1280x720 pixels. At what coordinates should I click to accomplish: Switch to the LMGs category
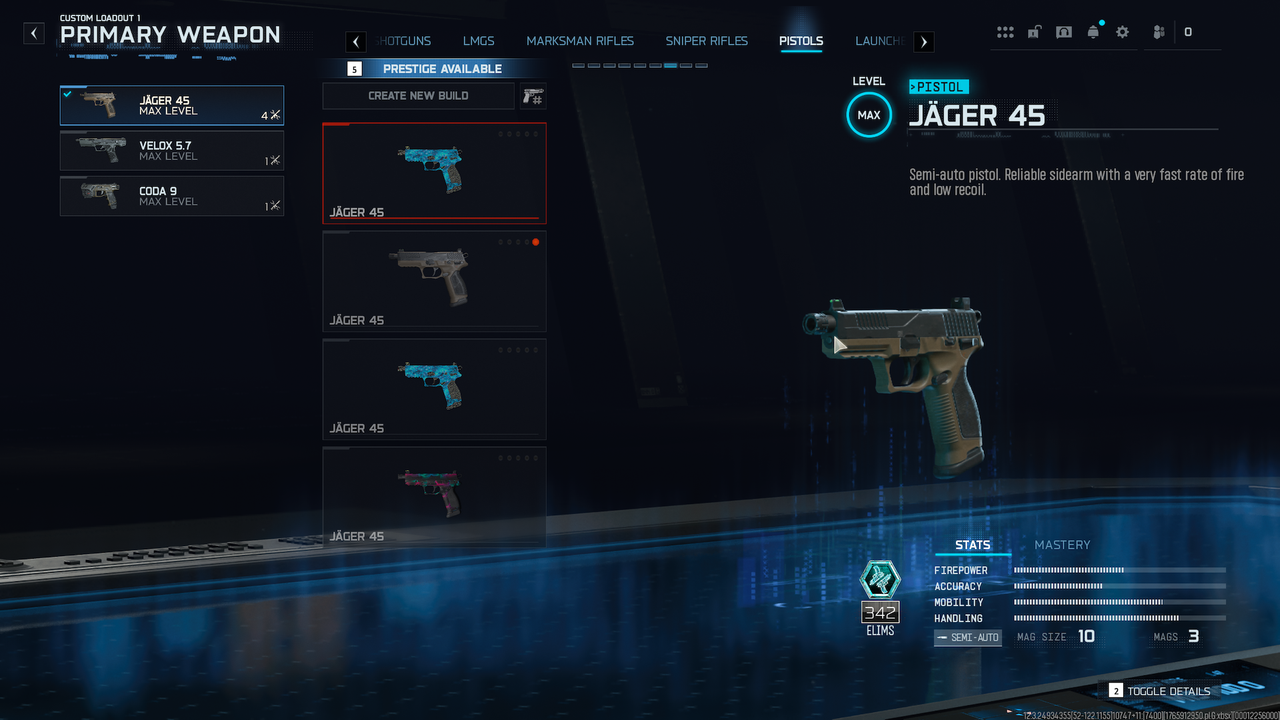479,41
